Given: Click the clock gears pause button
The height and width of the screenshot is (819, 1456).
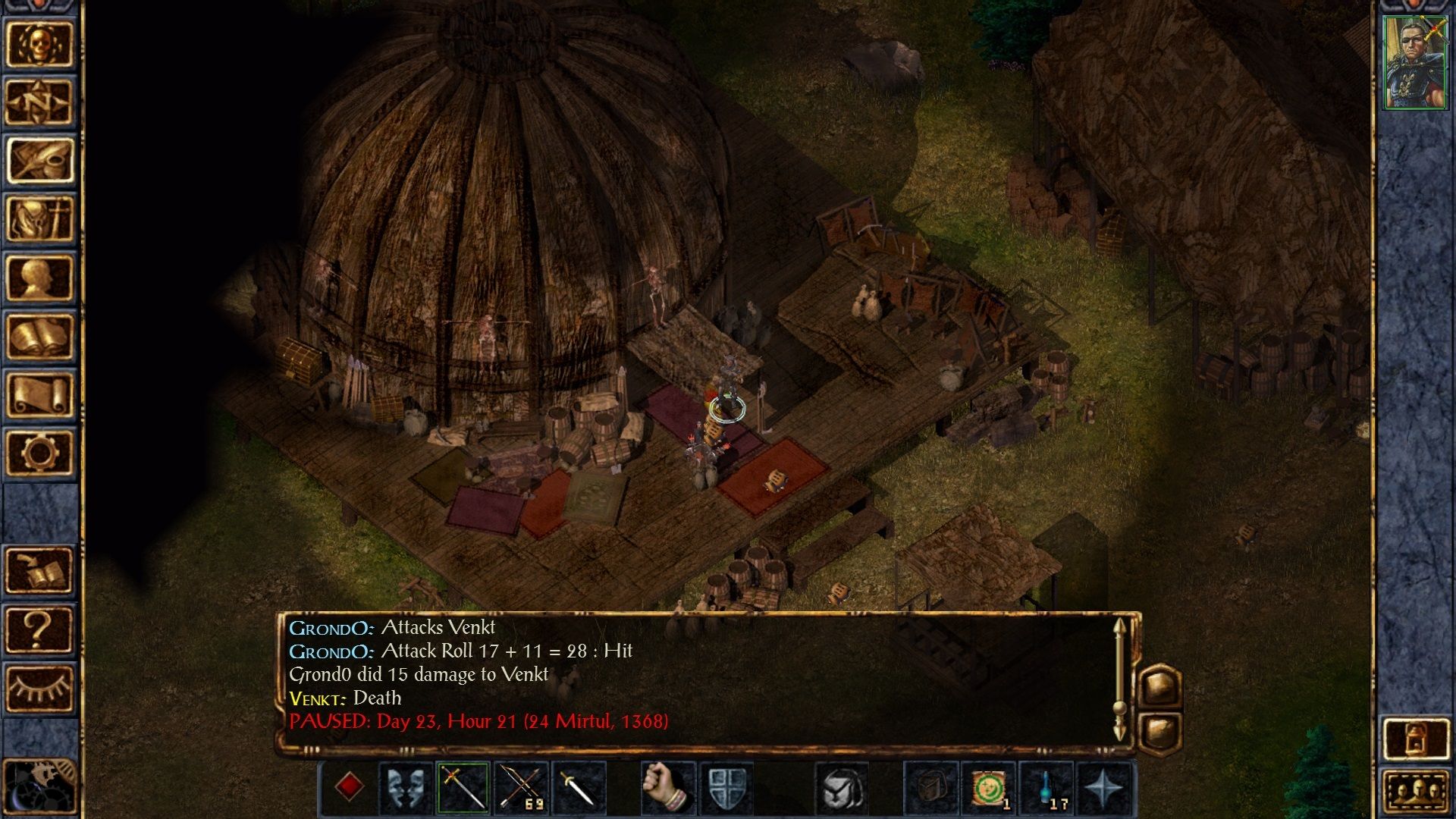Looking at the screenshot, I should (39, 787).
